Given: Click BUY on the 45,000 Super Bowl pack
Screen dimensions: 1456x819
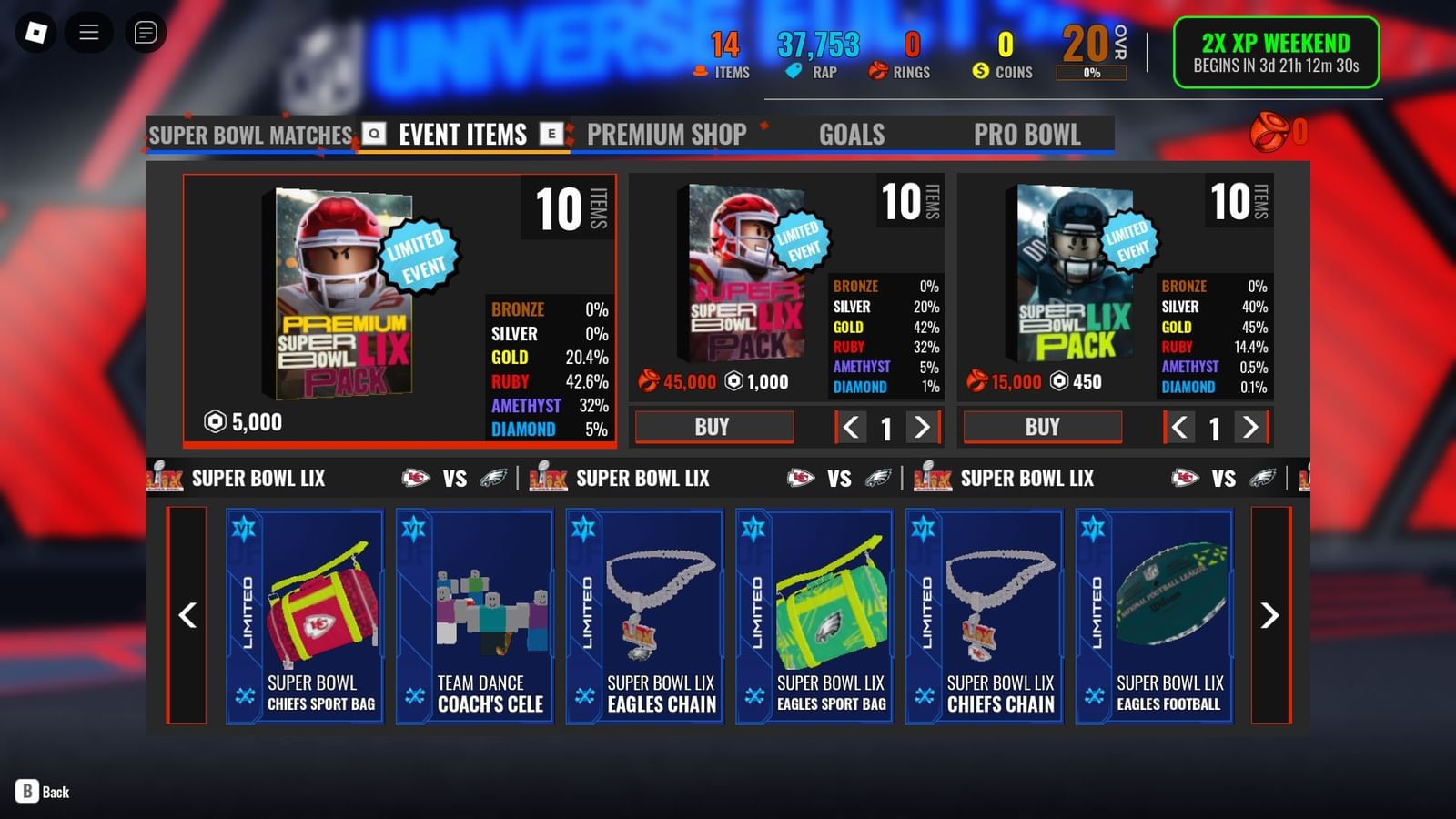Looking at the screenshot, I should click(713, 426).
